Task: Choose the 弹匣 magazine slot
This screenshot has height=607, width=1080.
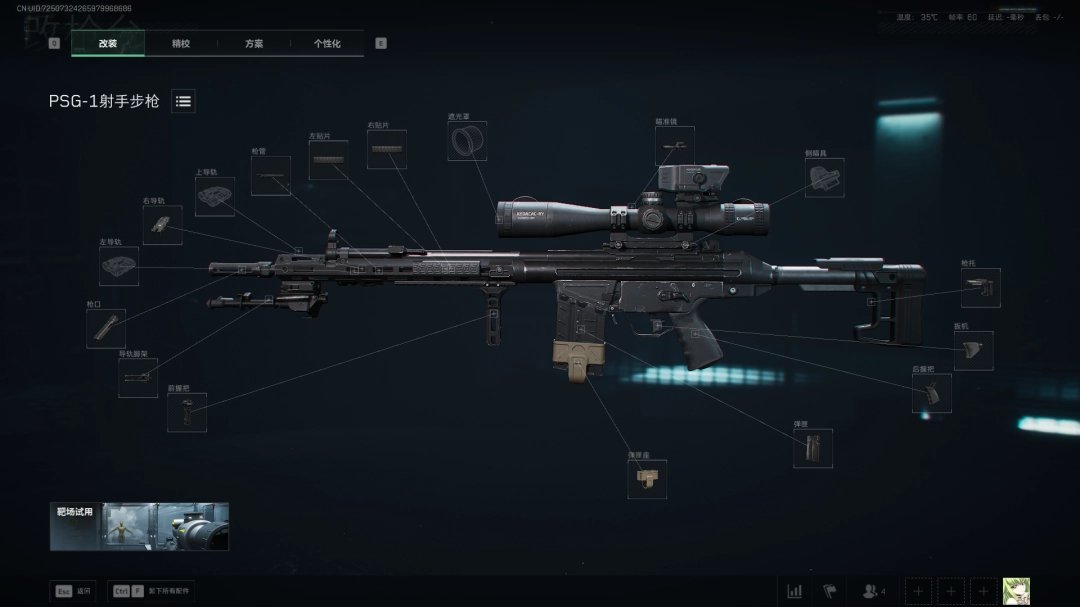Action: point(812,448)
